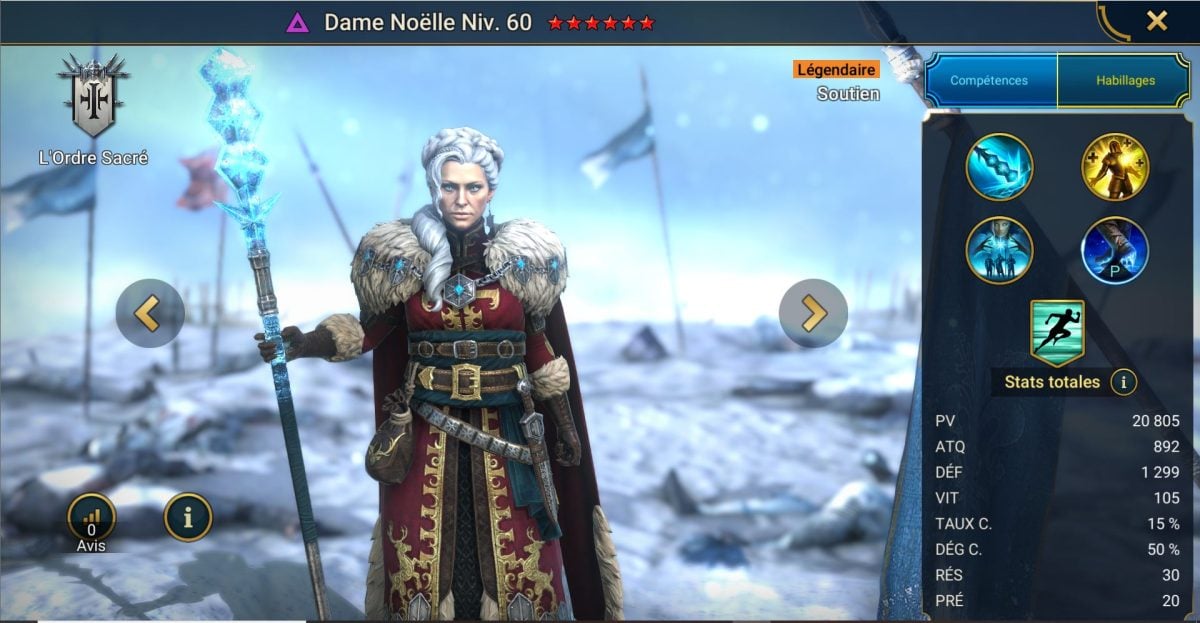Select the passive skill icon marked P

click(1115, 250)
